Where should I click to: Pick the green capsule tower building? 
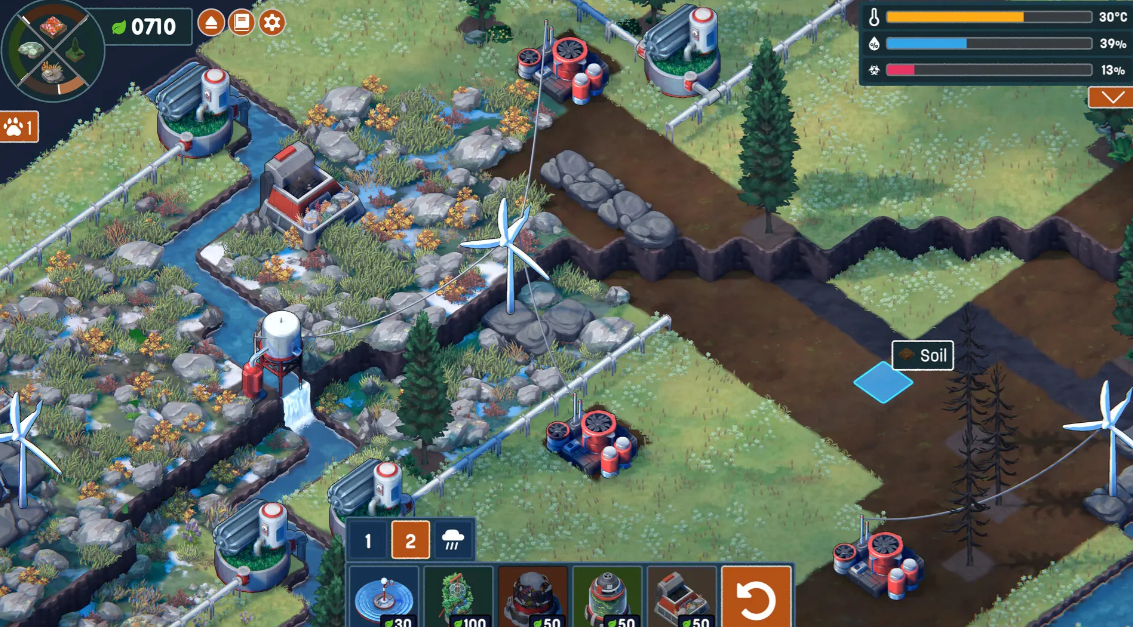(x=607, y=597)
